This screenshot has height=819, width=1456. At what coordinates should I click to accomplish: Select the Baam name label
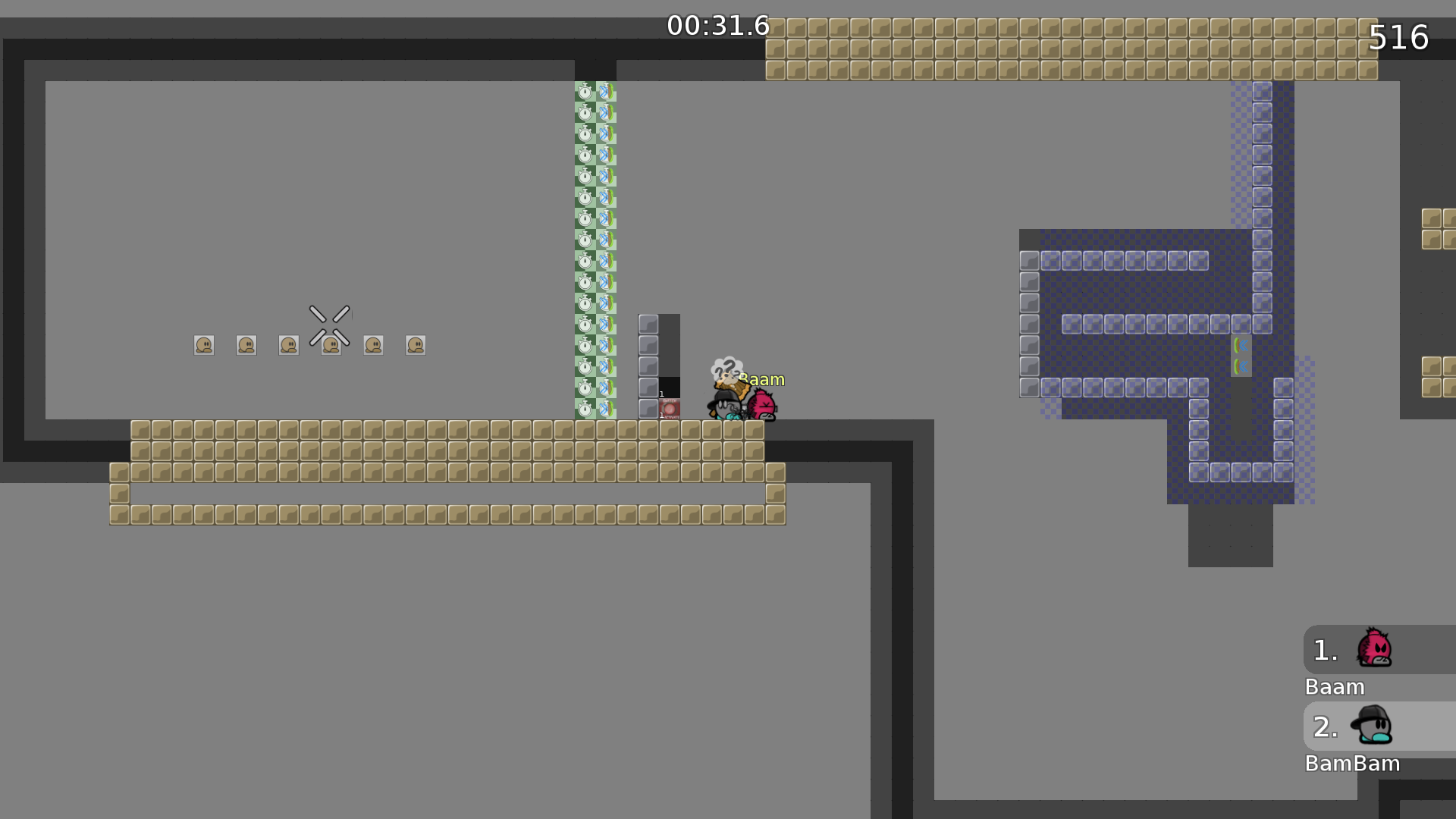coord(1335,687)
